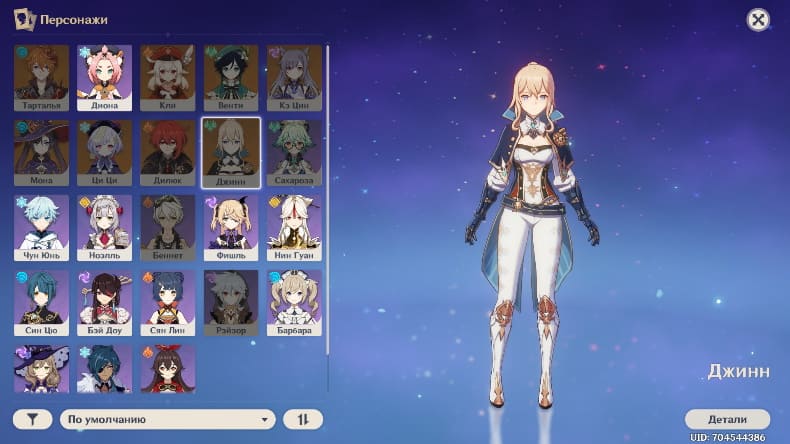Select the character Сахароза

[x=294, y=152]
